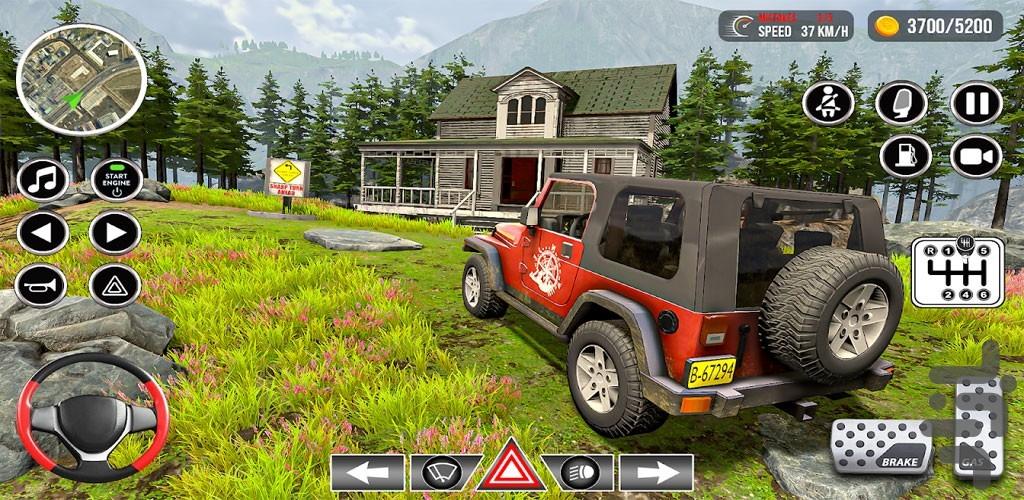The image size is (1024, 500).
Task: Activate the right turn arrow indicator
Action: [x=656, y=472]
